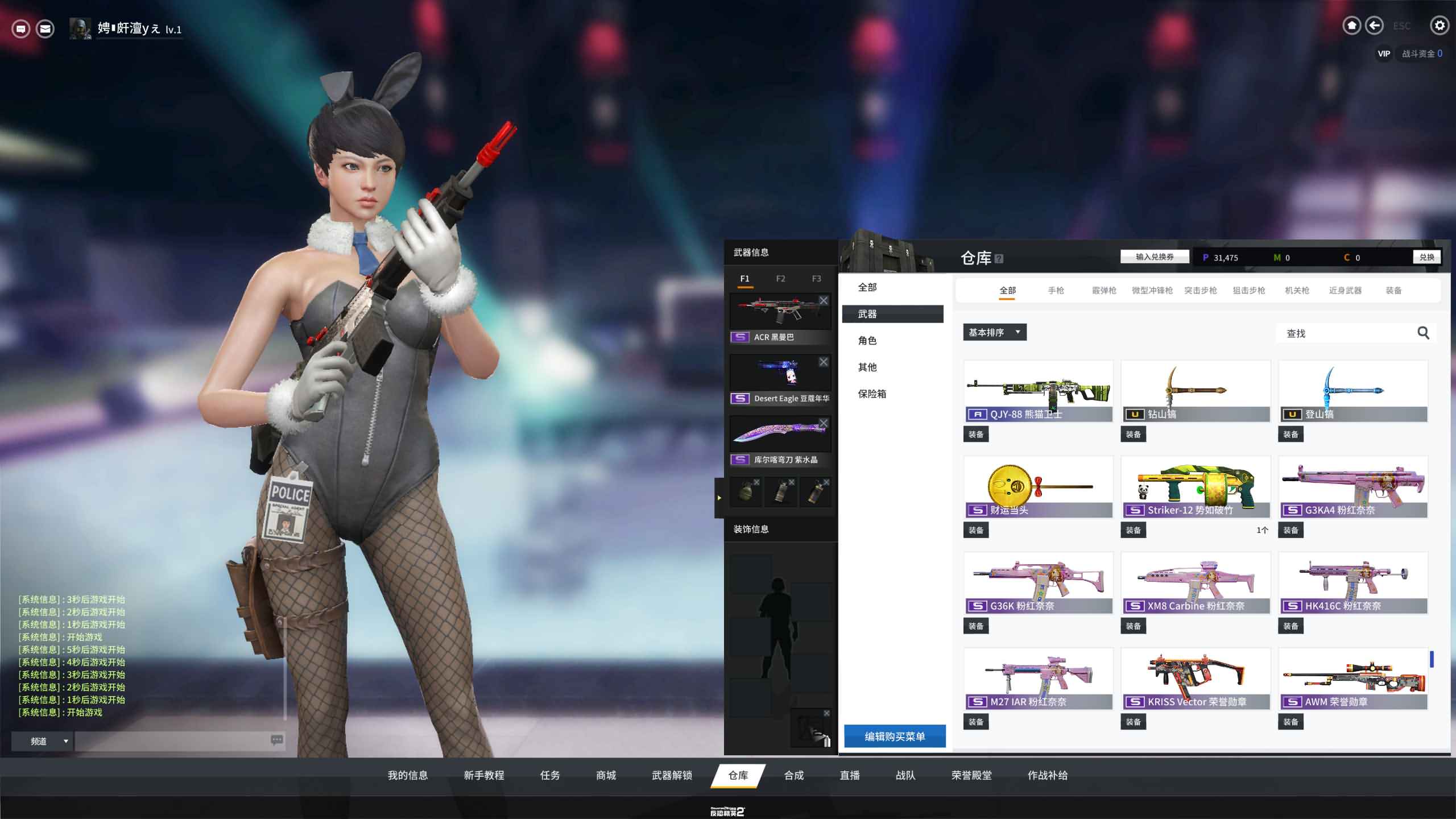
Task: Remove ACR 黑曼巴 from loadout slot
Action: point(824,300)
